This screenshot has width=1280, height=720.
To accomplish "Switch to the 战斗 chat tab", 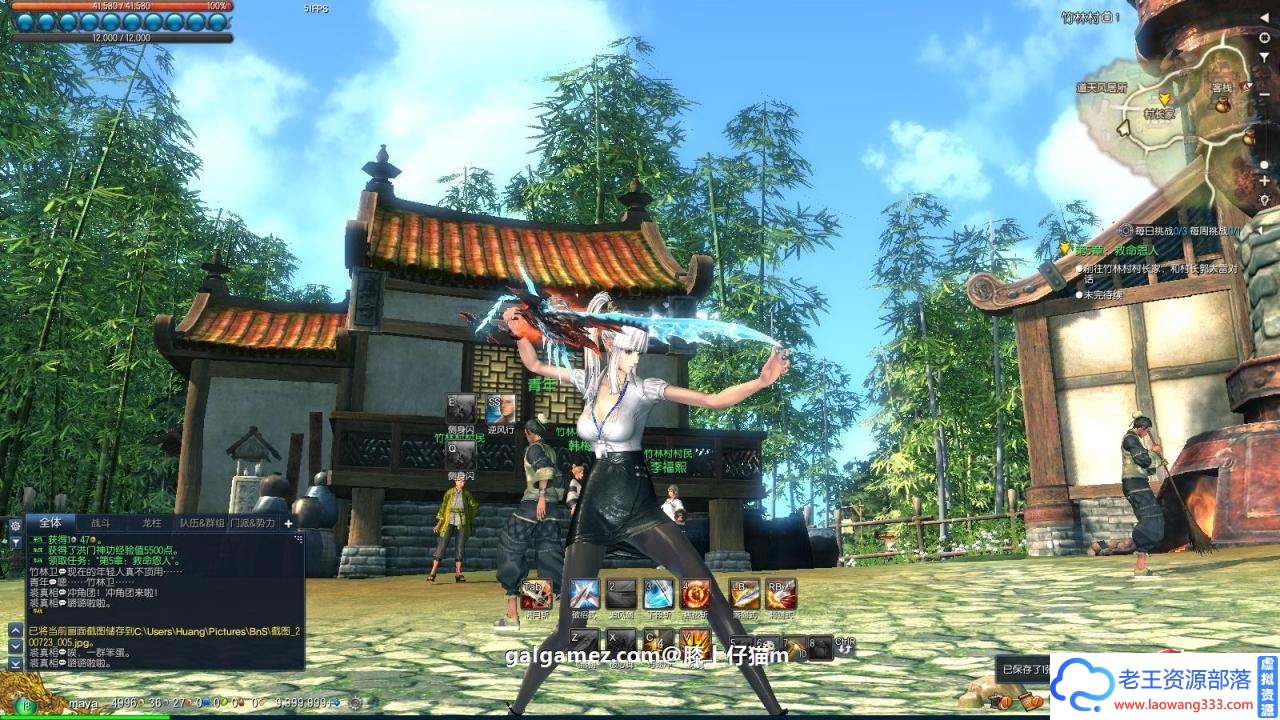I will tap(101, 523).
